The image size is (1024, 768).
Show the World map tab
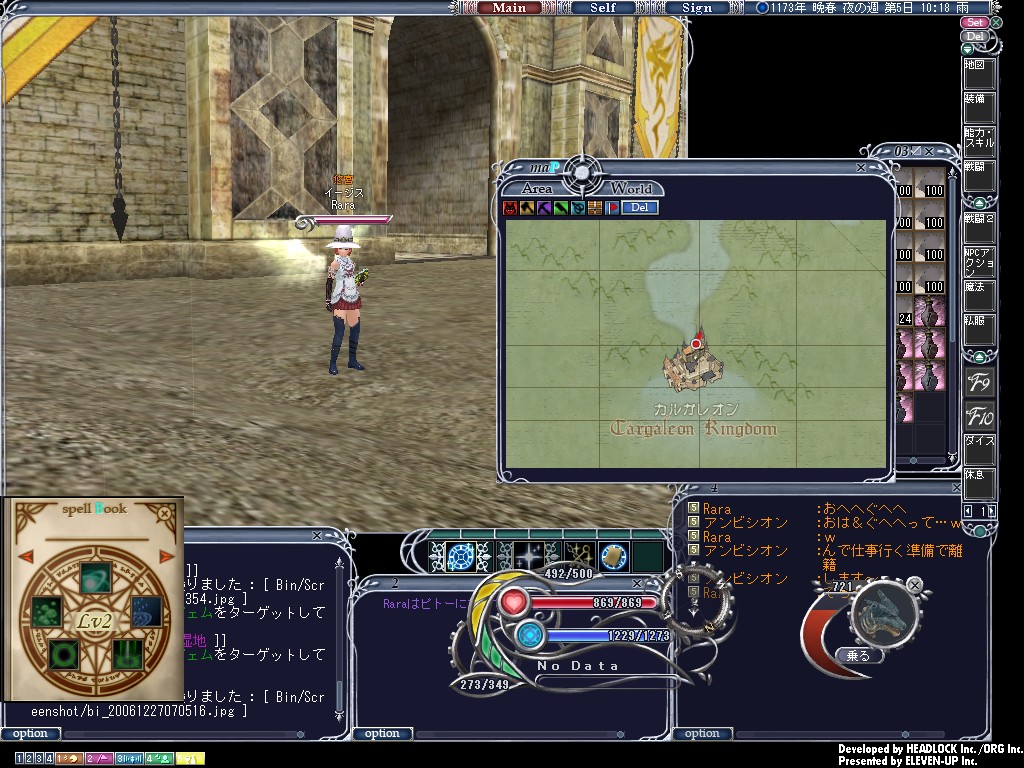pyautogui.click(x=631, y=188)
